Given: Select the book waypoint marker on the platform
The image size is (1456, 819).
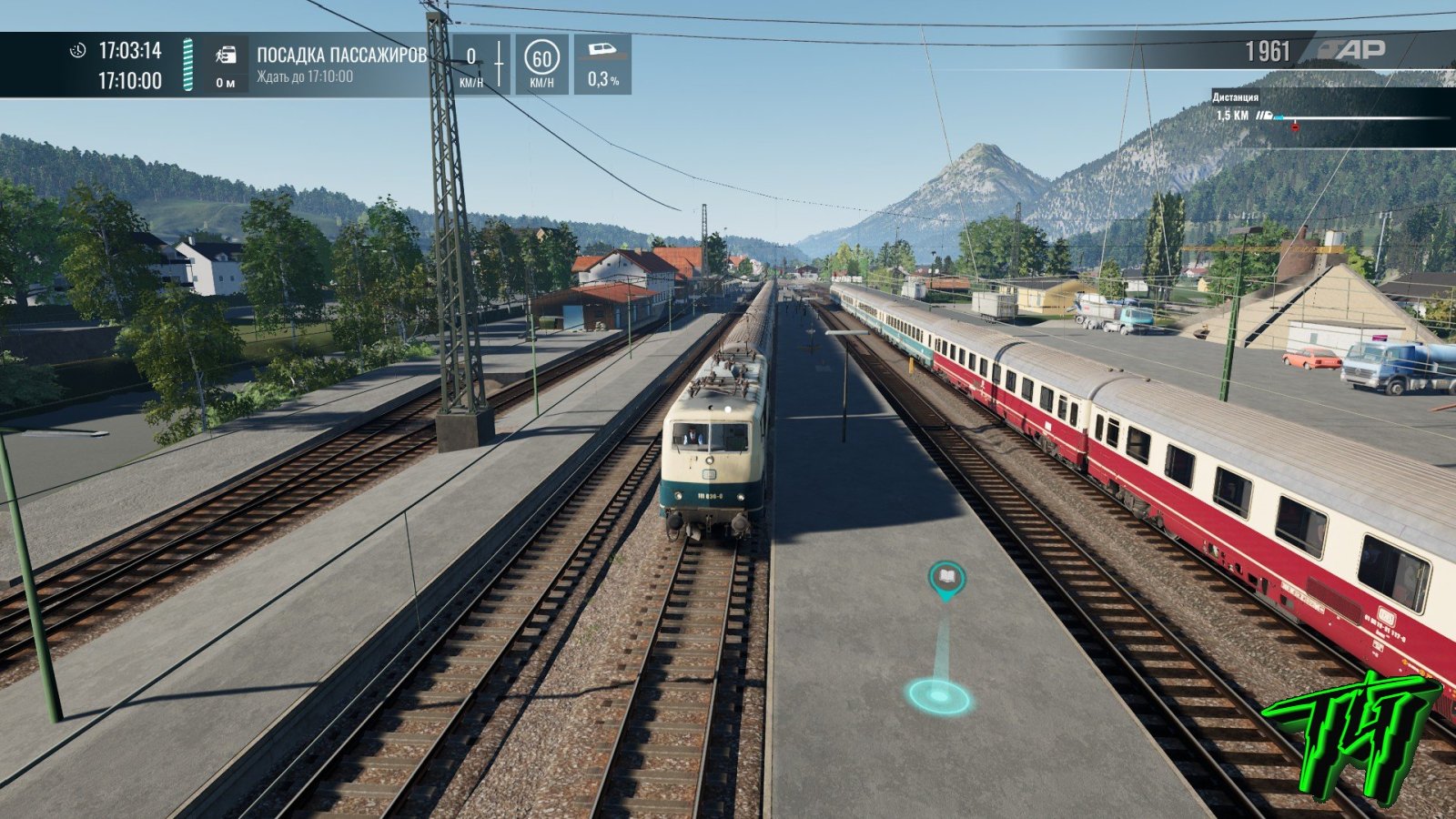Looking at the screenshot, I should tap(946, 578).
